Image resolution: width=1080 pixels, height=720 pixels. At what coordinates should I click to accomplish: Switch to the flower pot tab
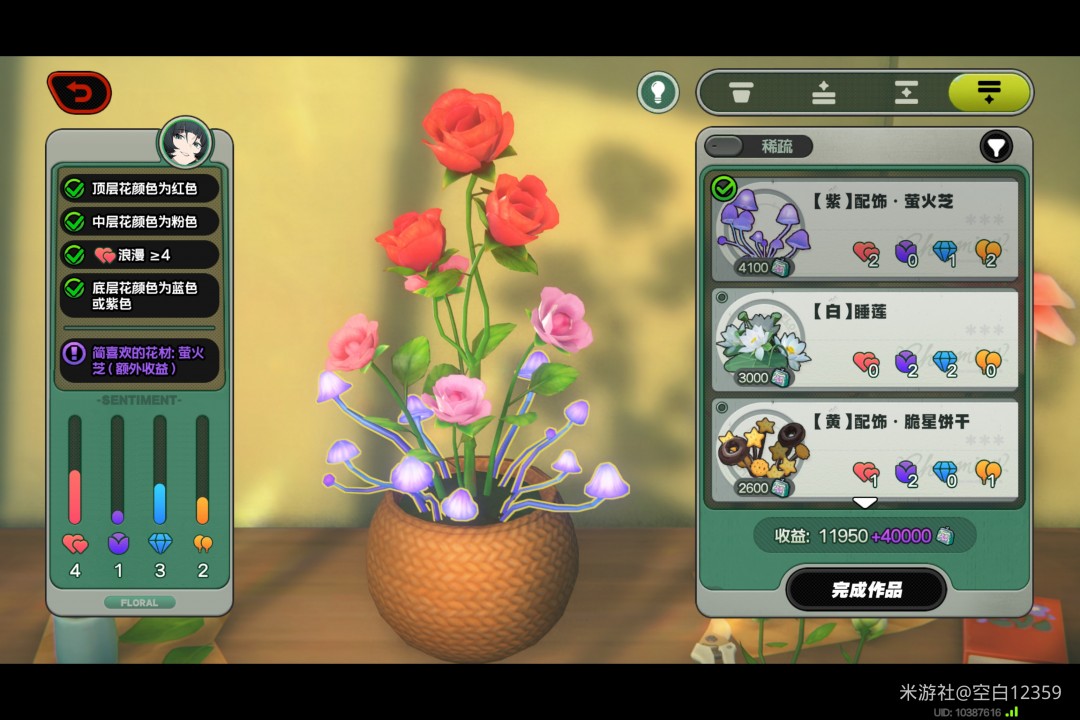click(740, 93)
